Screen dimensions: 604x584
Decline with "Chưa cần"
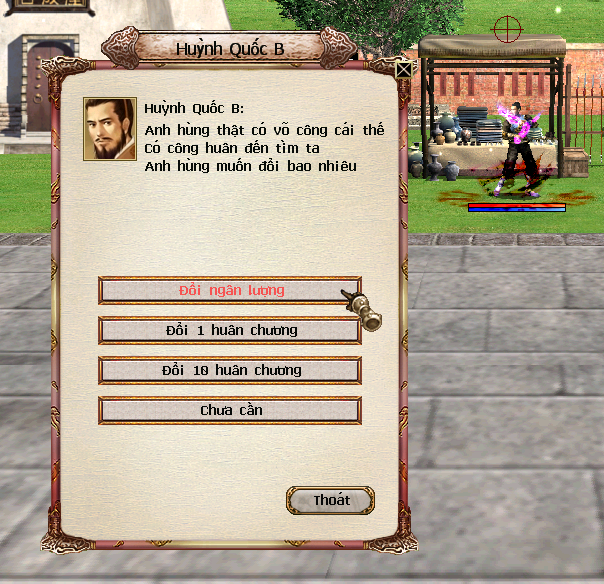[x=230, y=410]
